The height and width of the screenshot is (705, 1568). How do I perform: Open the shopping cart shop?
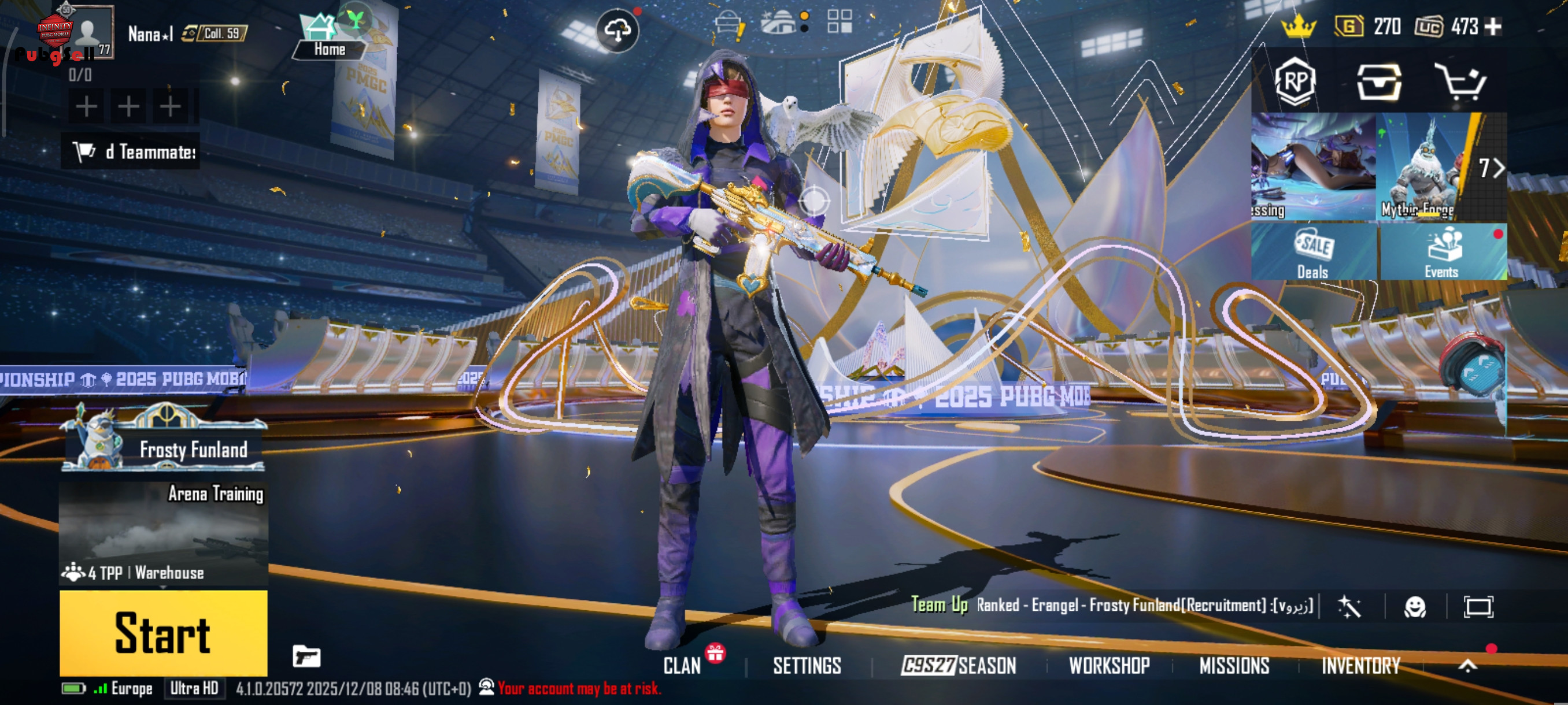click(1461, 82)
